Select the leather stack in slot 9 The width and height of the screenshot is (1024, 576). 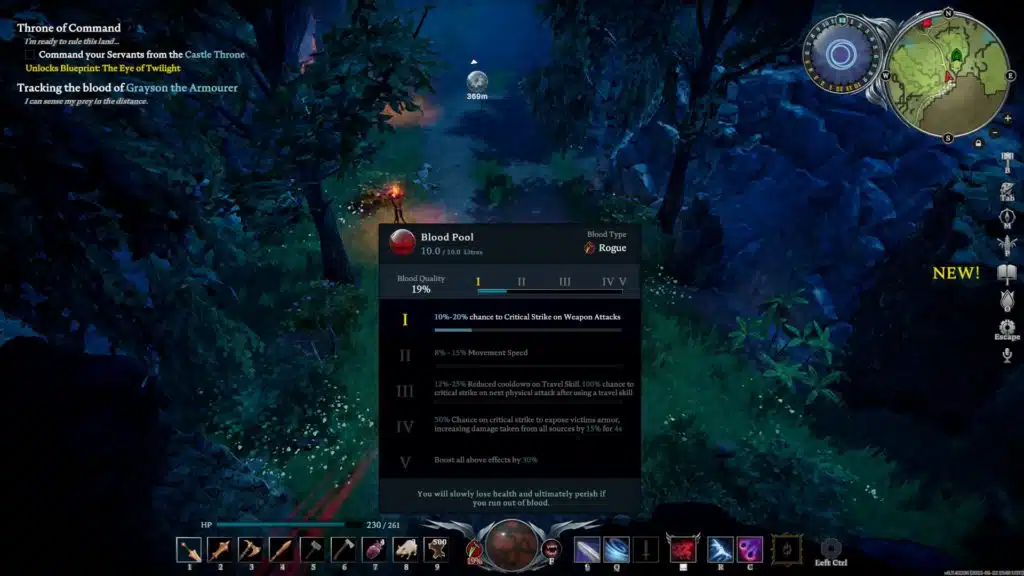[437, 549]
